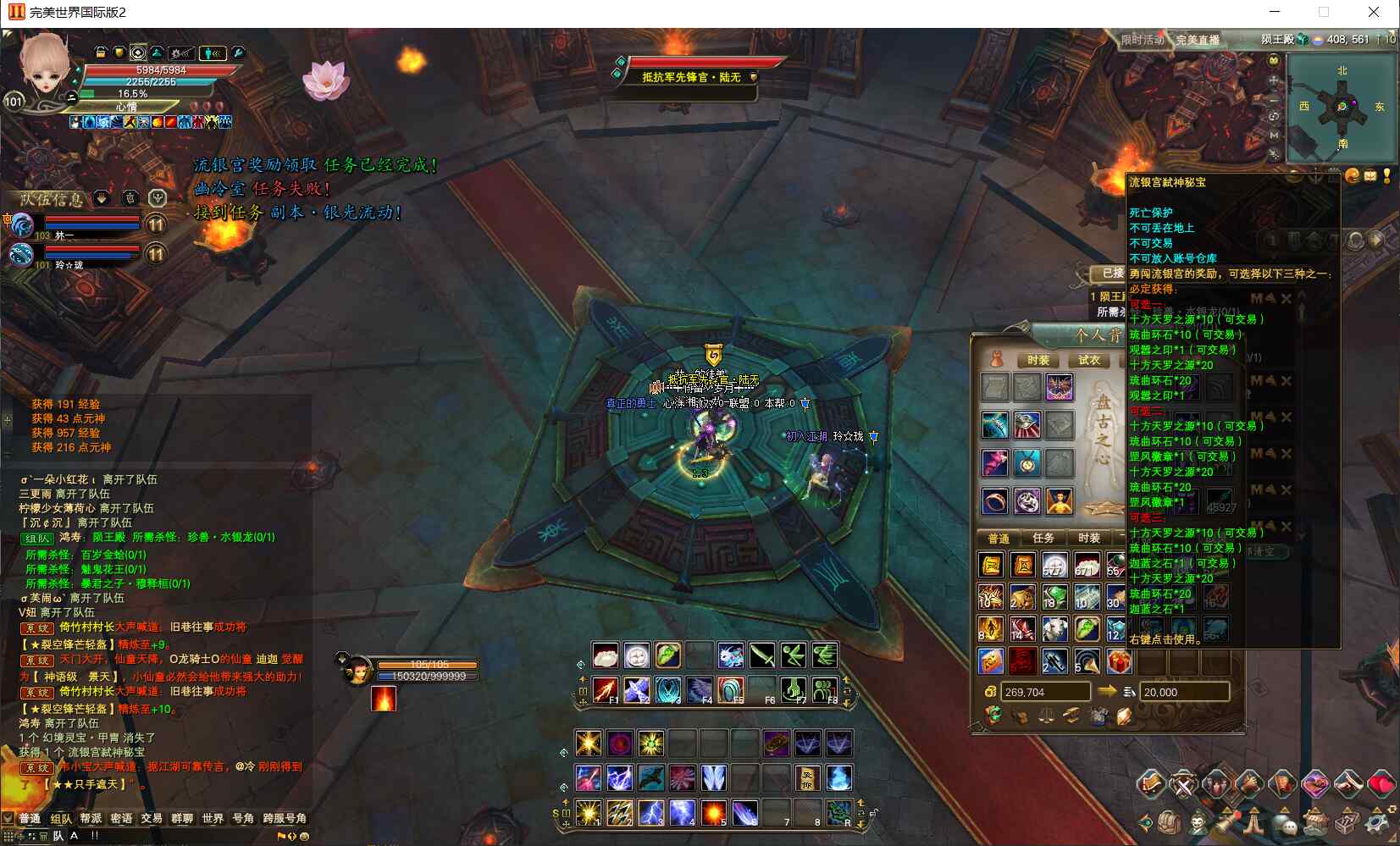Screen dimensions: 1400x846
Task: Open the 跨服号角 chat tab
Action: [x=284, y=818]
